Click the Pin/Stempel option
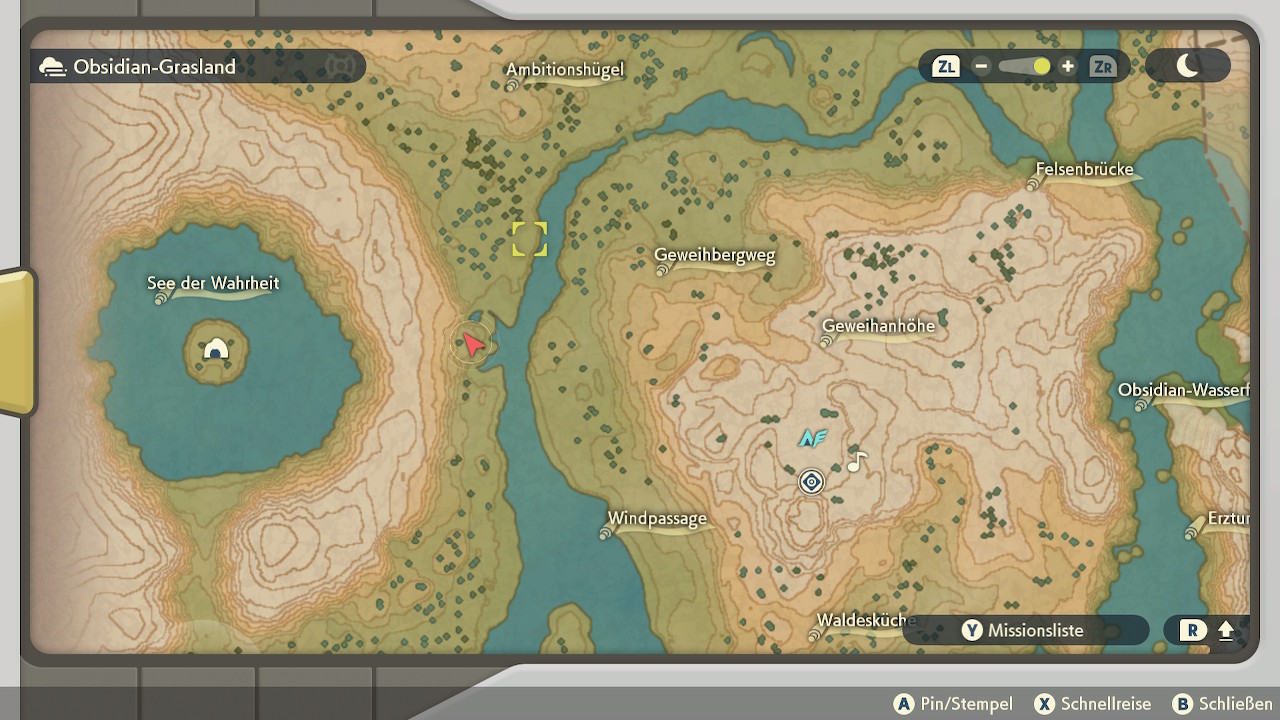Viewport: 1280px width, 720px height. click(954, 704)
